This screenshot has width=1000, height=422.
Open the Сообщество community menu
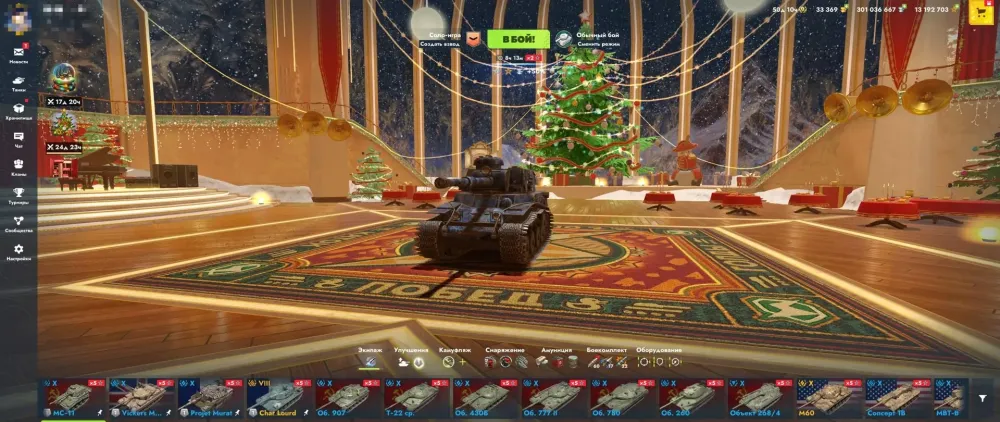click(19, 223)
